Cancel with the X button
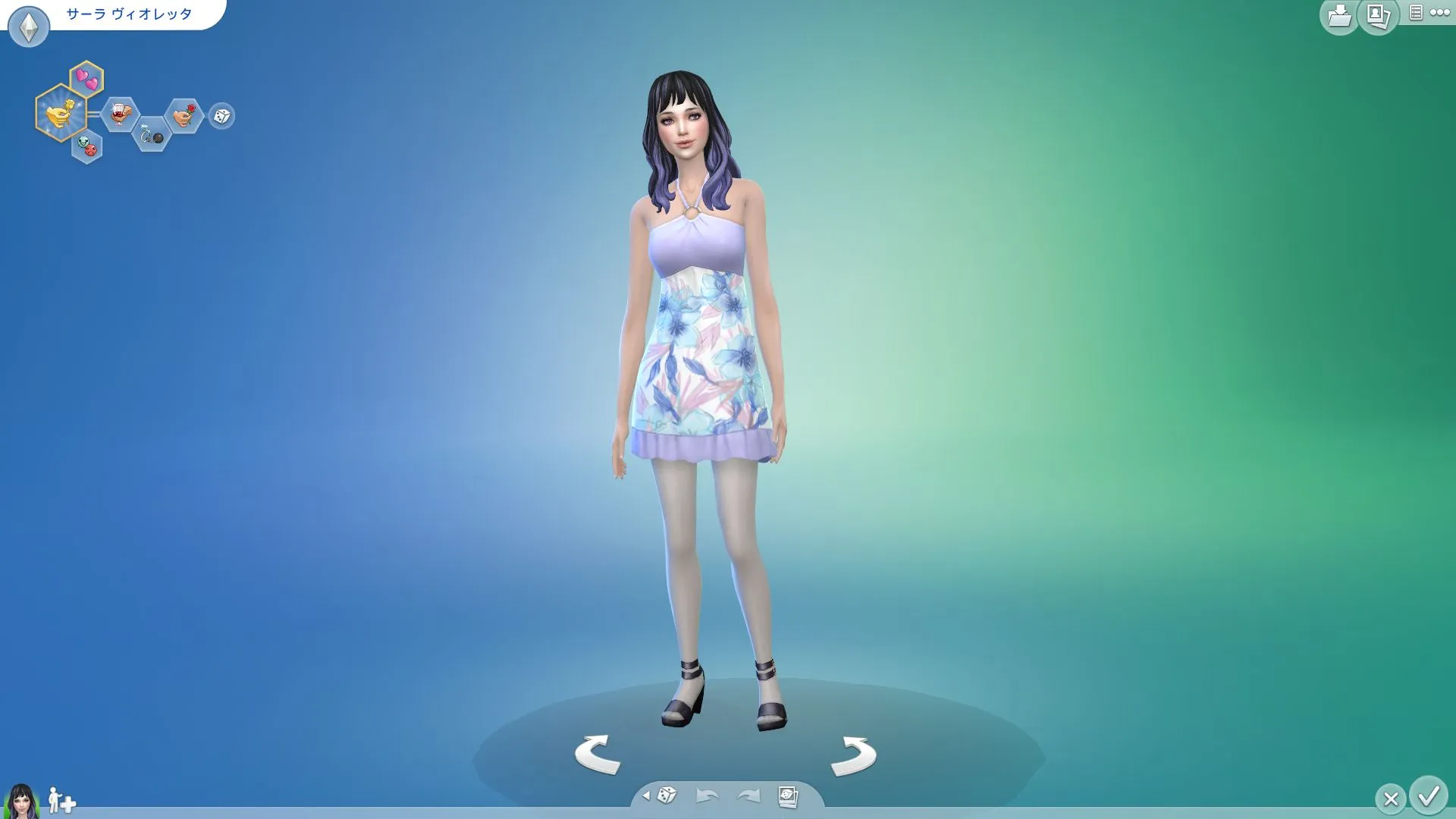The height and width of the screenshot is (819, 1456). (x=1390, y=799)
